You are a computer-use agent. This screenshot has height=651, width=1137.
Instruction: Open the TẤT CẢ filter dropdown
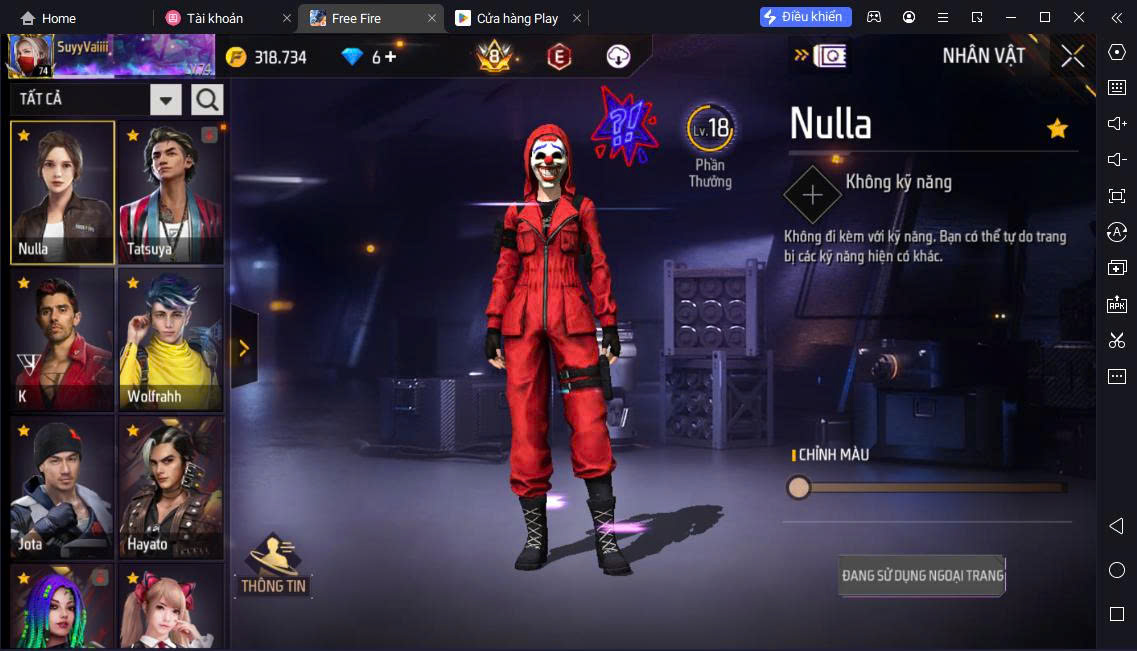pyautogui.click(x=165, y=99)
